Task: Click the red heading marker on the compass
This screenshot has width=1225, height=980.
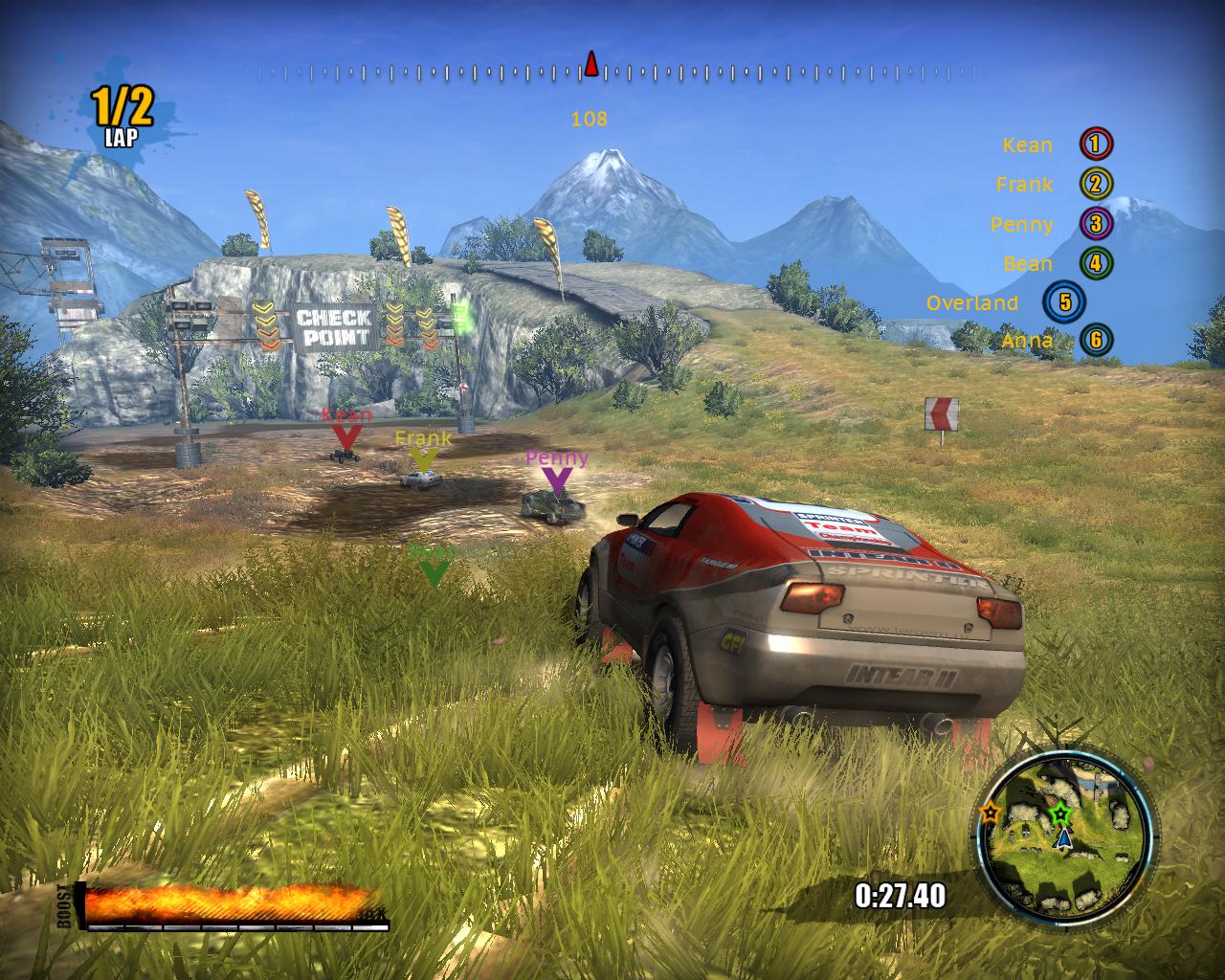Action: [x=591, y=65]
